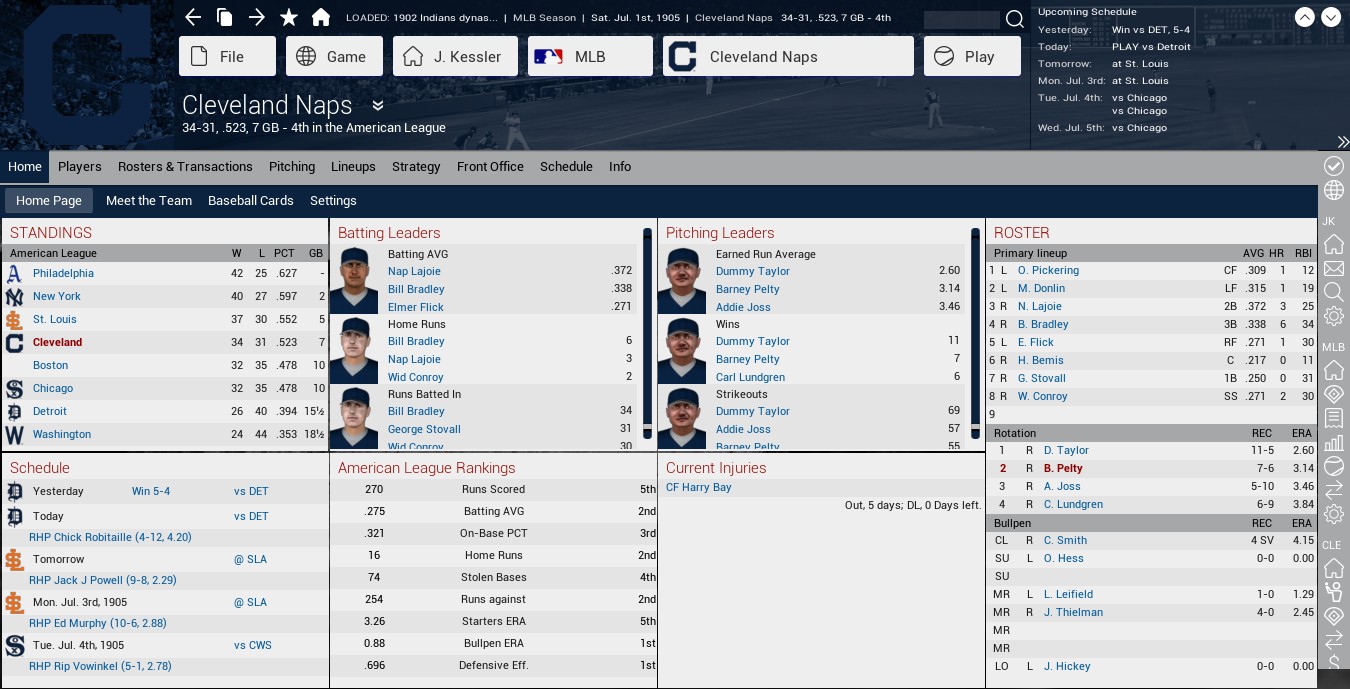
Task: Go back with the left arrow button
Action: pyautogui.click(x=193, y=17)
